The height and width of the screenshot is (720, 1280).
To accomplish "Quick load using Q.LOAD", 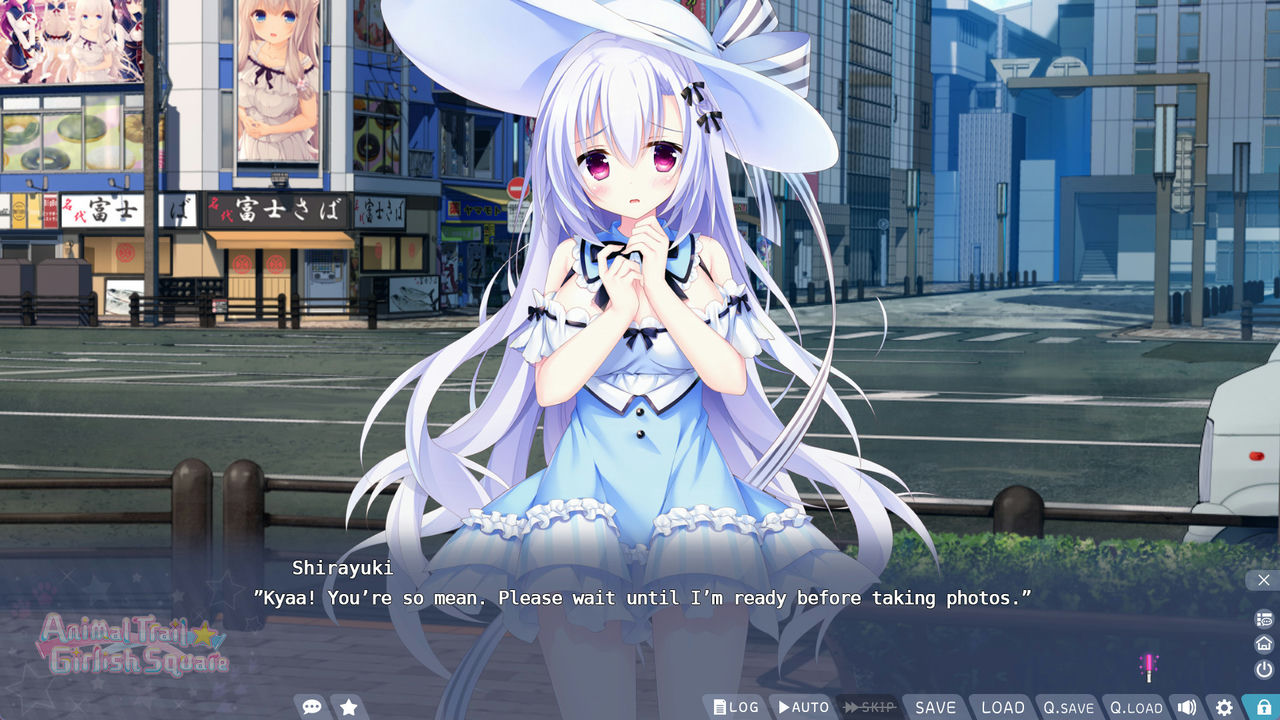I will [x=1138, y=706].
